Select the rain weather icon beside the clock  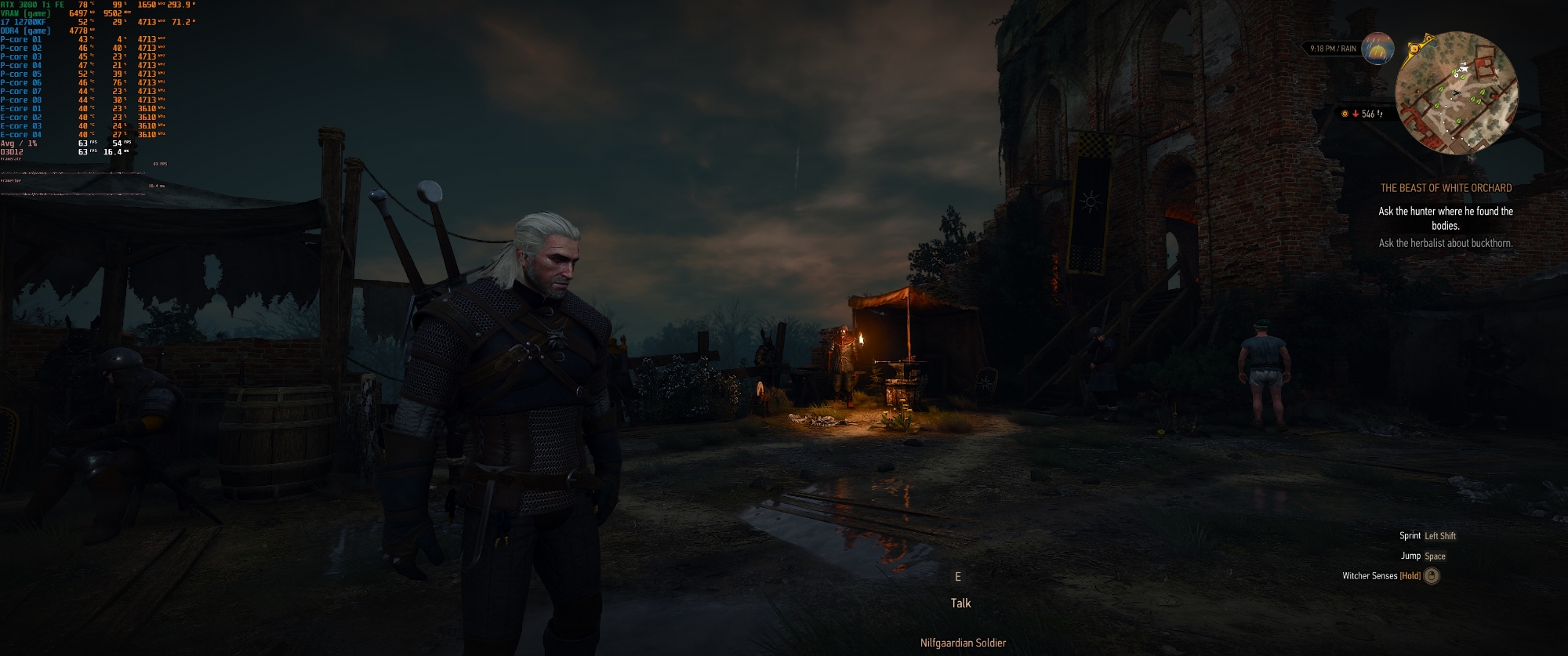[1377, 49]
